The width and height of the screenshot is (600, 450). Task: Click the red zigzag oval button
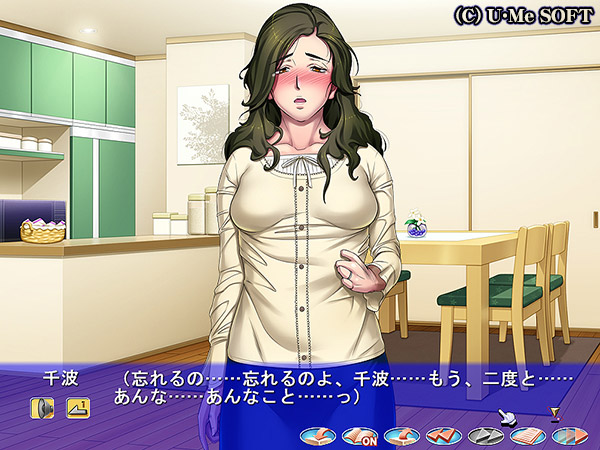[x=442, y=436]
